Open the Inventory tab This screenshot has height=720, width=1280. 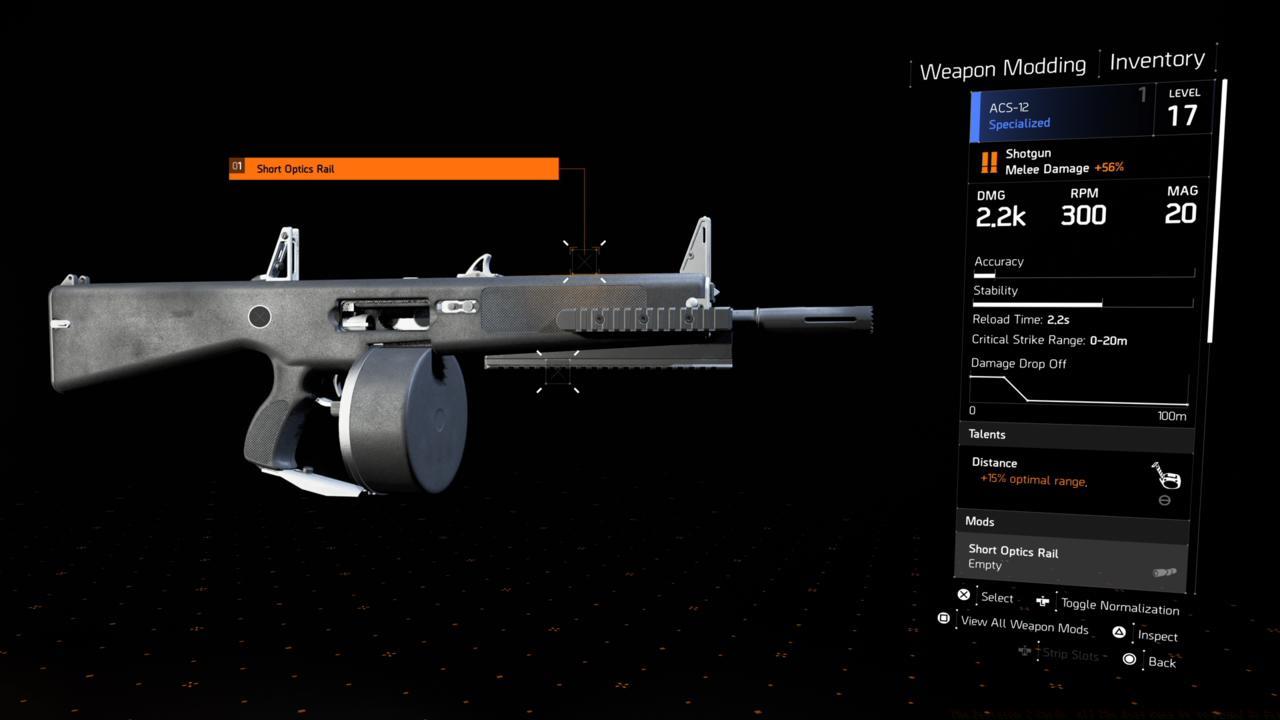point(1157,61)
